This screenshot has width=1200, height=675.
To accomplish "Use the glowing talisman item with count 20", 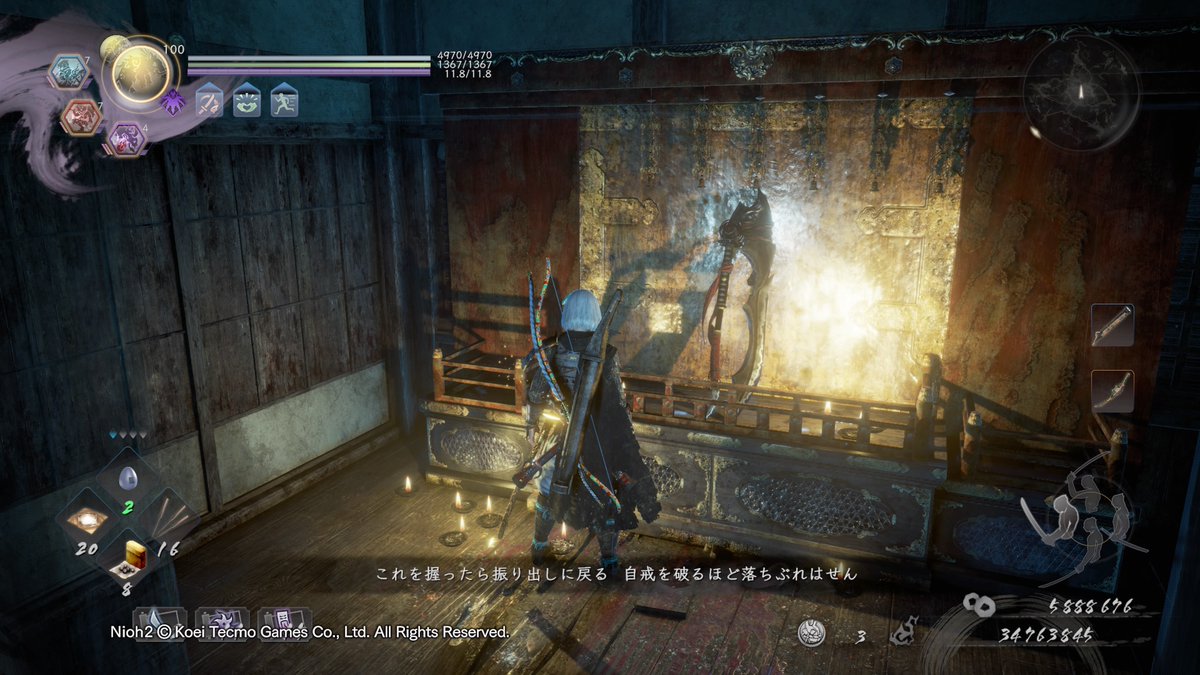I will coord(87,519).
